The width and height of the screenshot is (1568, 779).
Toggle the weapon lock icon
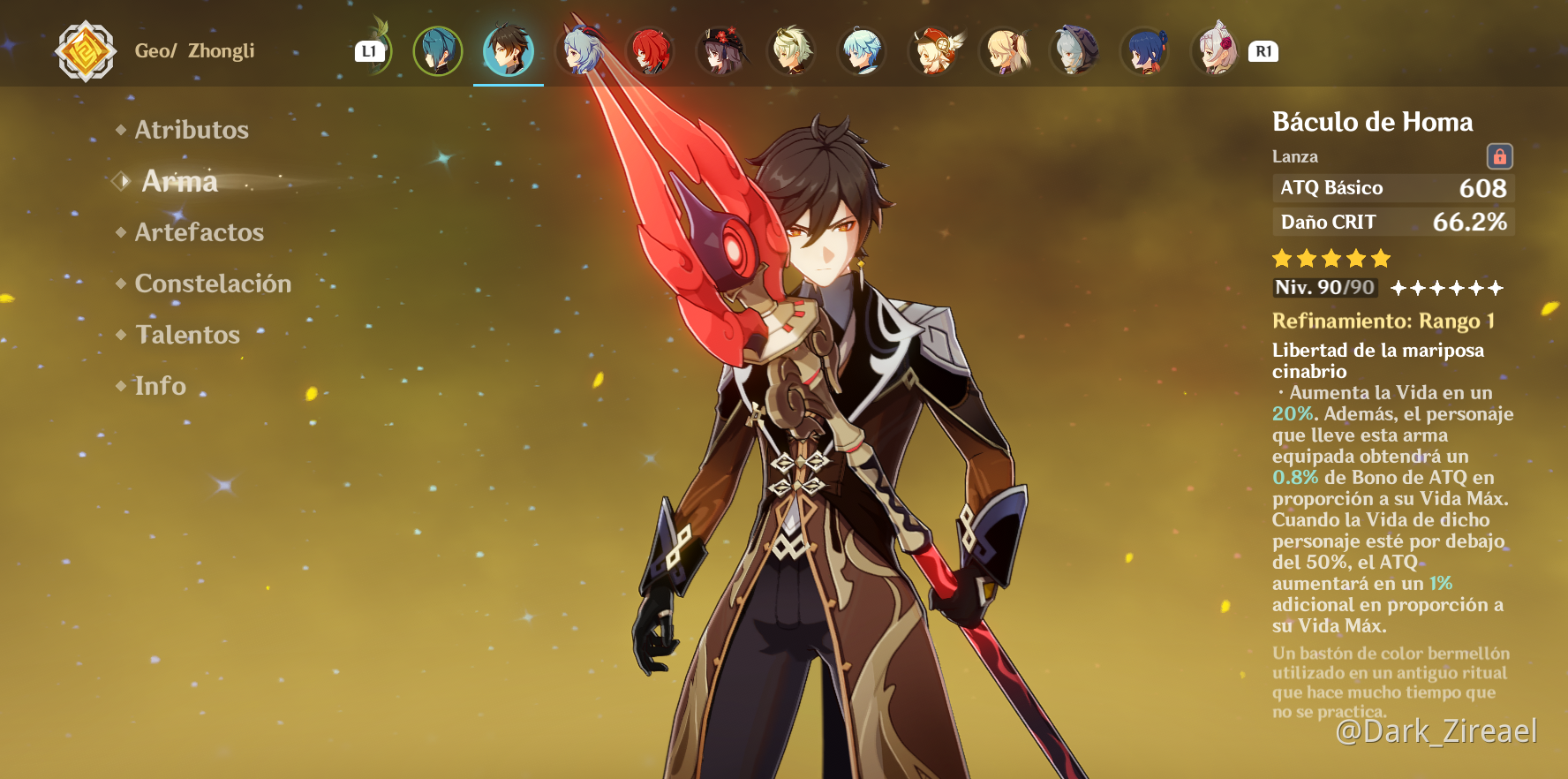point(1499,156)
